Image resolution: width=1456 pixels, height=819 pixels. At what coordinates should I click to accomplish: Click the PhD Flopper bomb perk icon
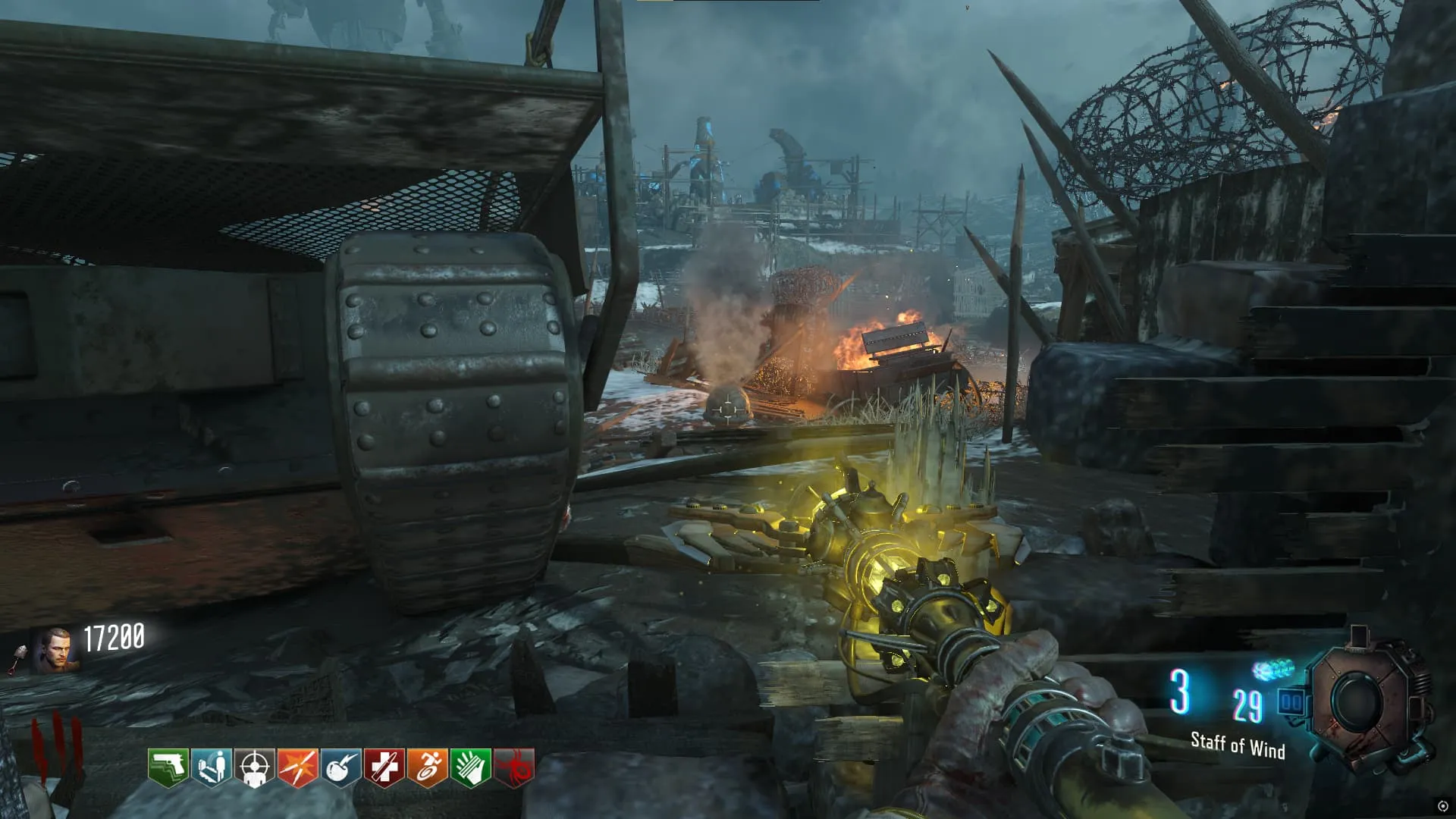click(340, 767)
